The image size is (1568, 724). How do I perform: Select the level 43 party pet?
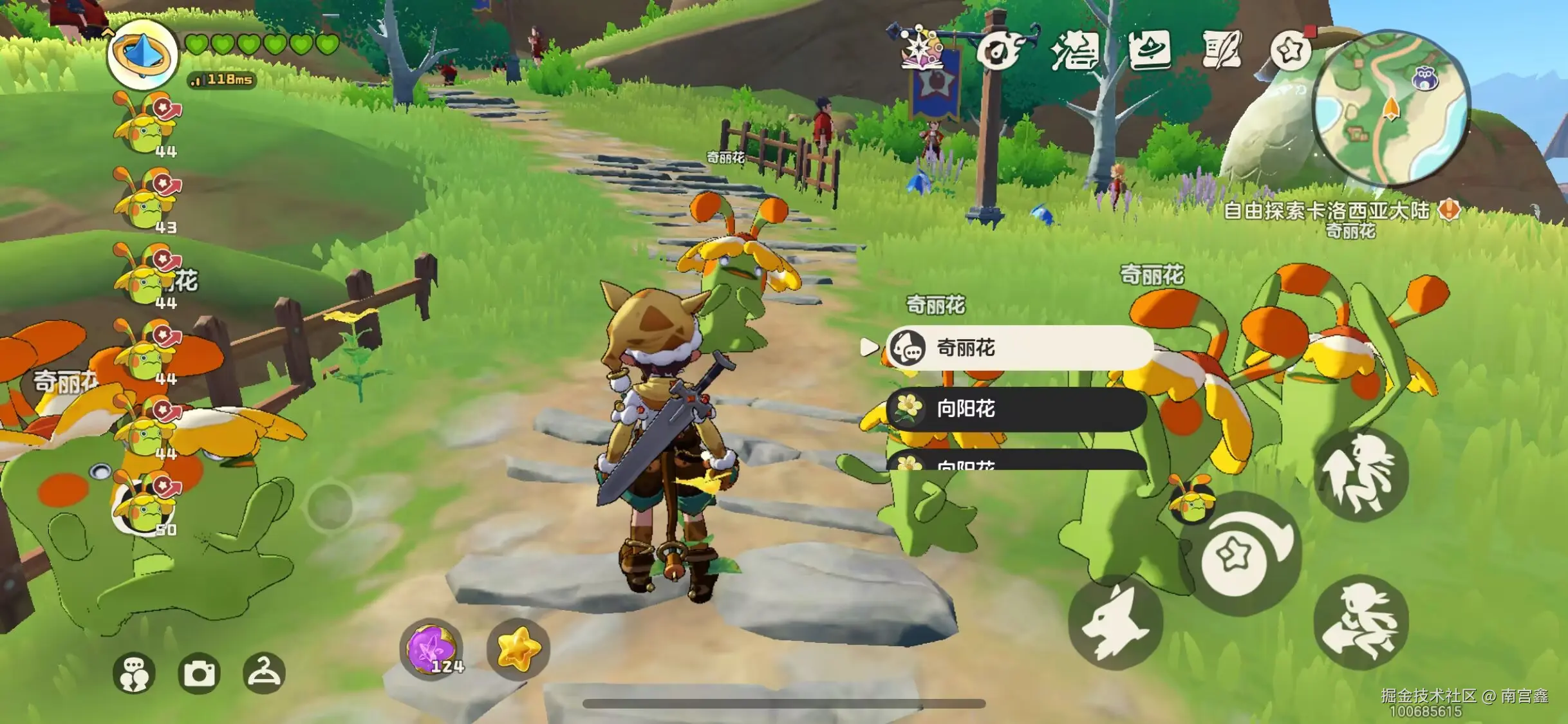click(x=147, y=201)
